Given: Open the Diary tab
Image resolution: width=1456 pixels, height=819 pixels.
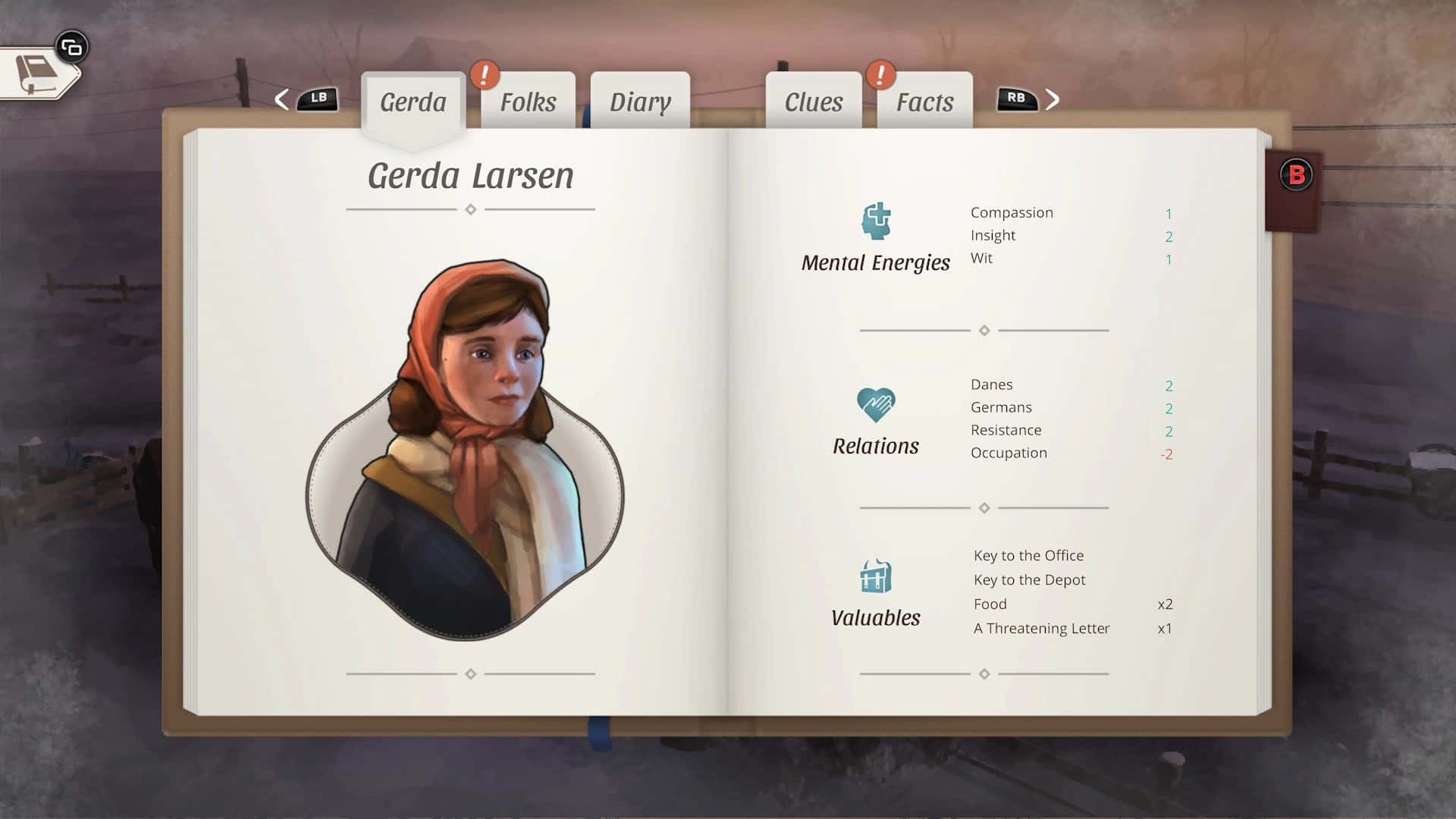Looking at the screenshot, I should click(x=641, y=101).
